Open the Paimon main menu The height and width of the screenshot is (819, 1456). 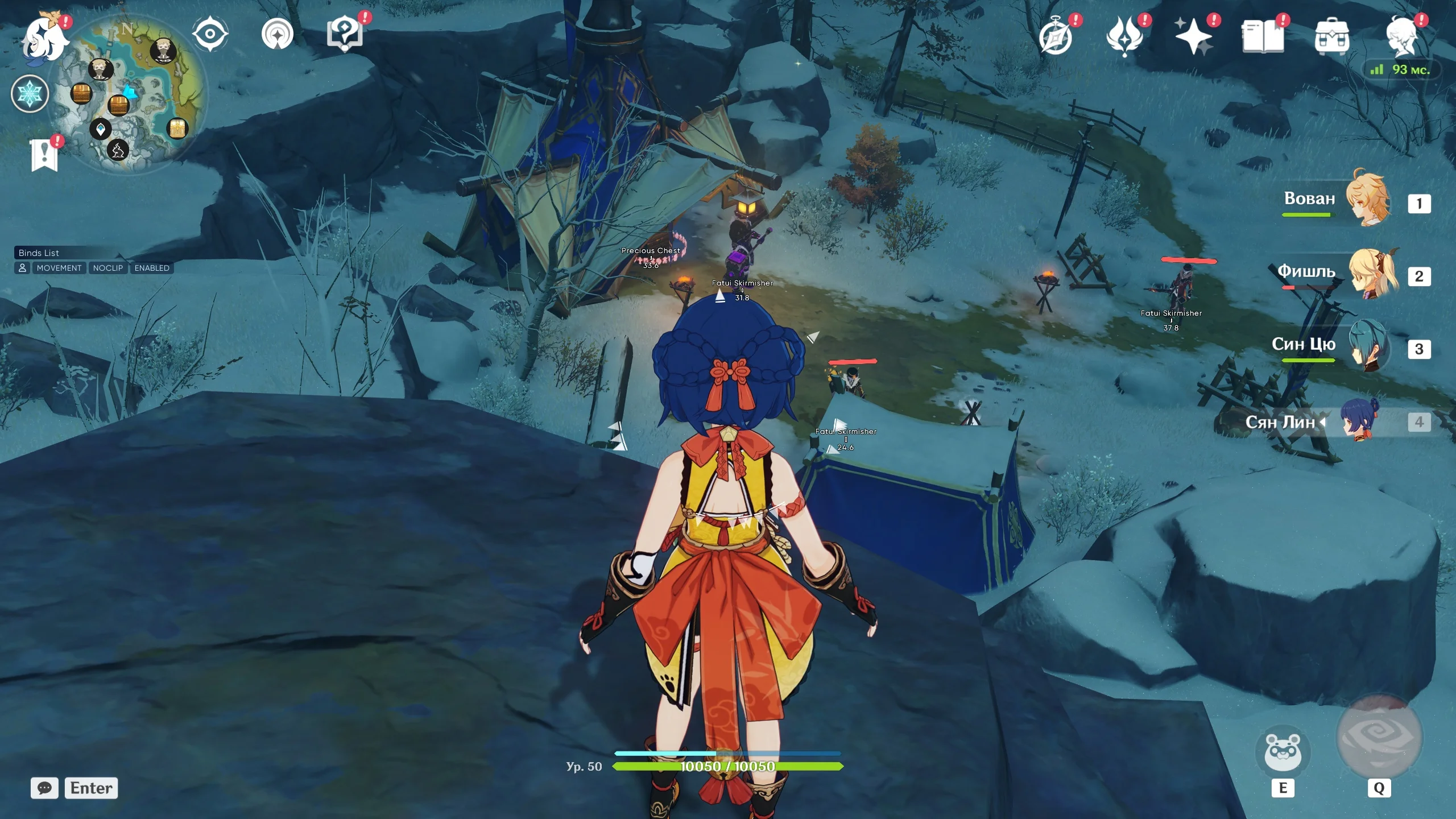[44, 39]
